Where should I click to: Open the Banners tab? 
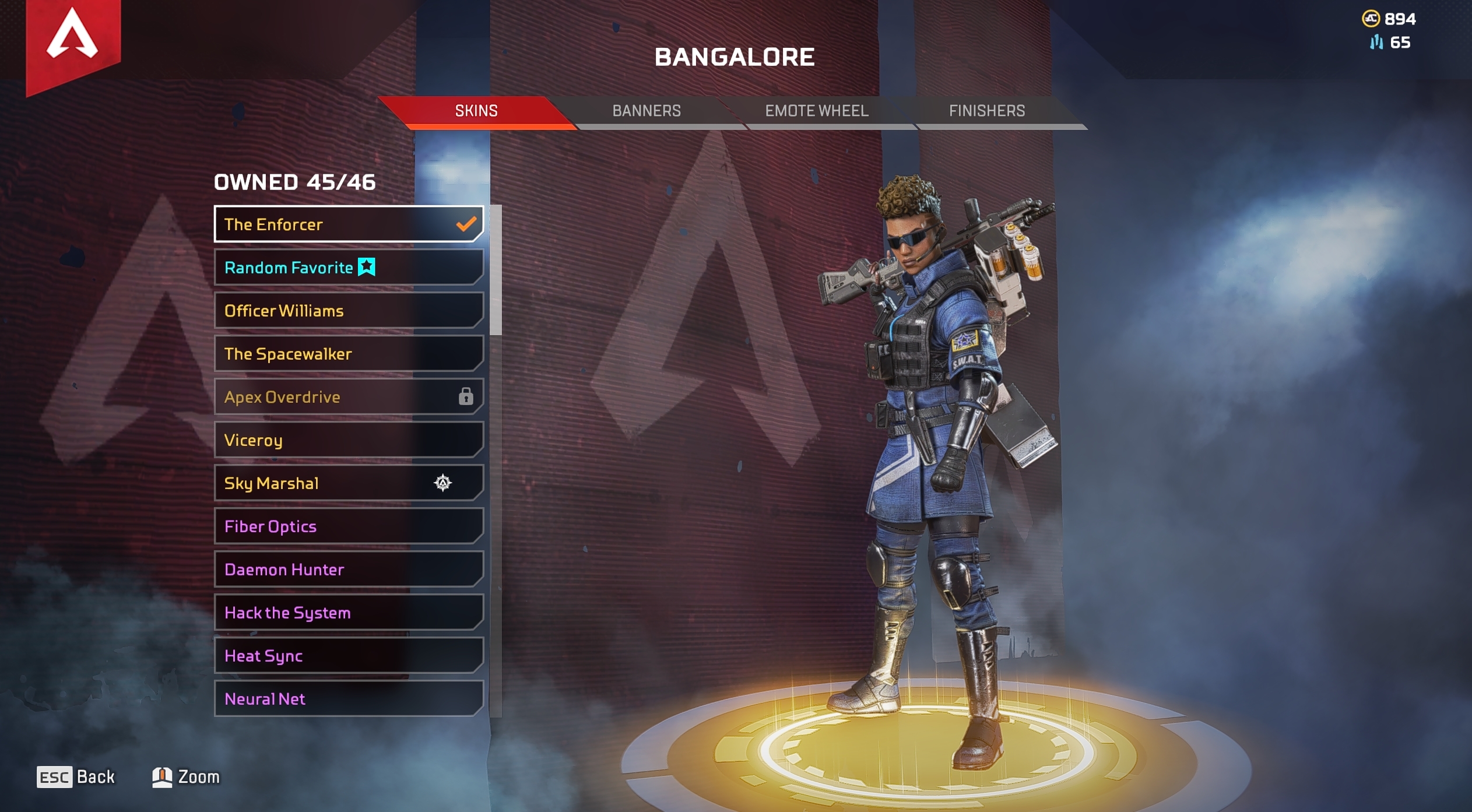click(646, 111)
